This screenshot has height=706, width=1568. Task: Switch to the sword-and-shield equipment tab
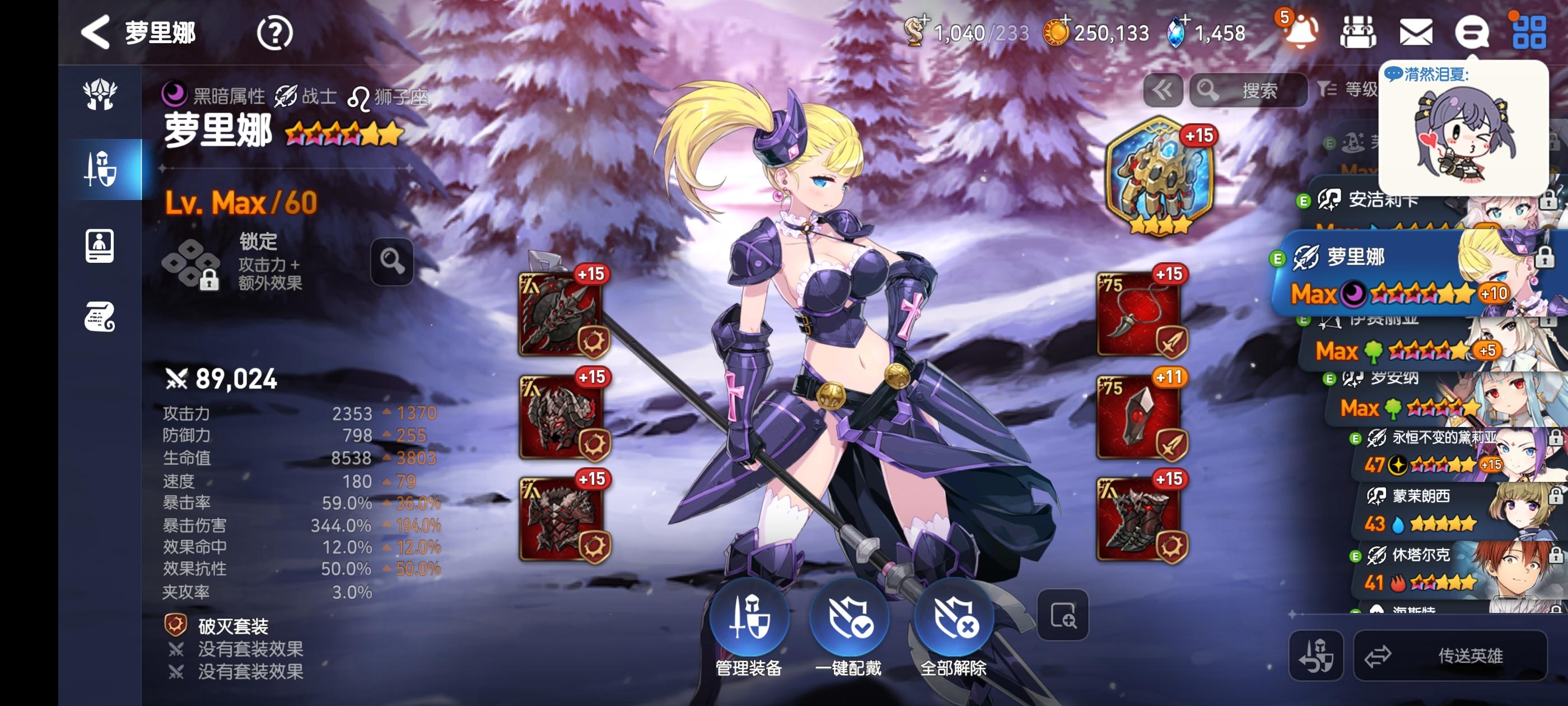tap(100, 169)
